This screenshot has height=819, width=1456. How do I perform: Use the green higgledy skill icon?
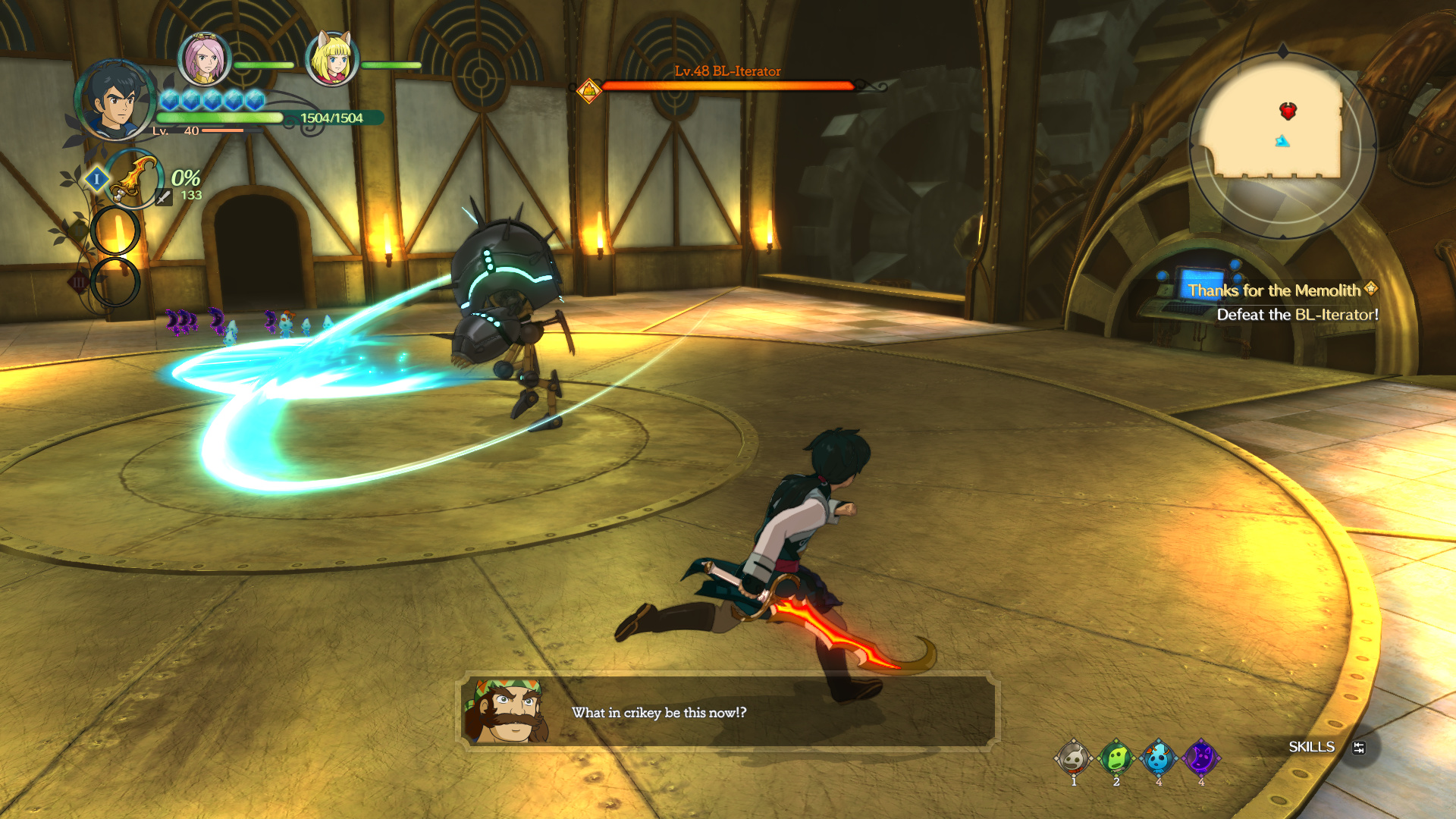point(1116,758)
